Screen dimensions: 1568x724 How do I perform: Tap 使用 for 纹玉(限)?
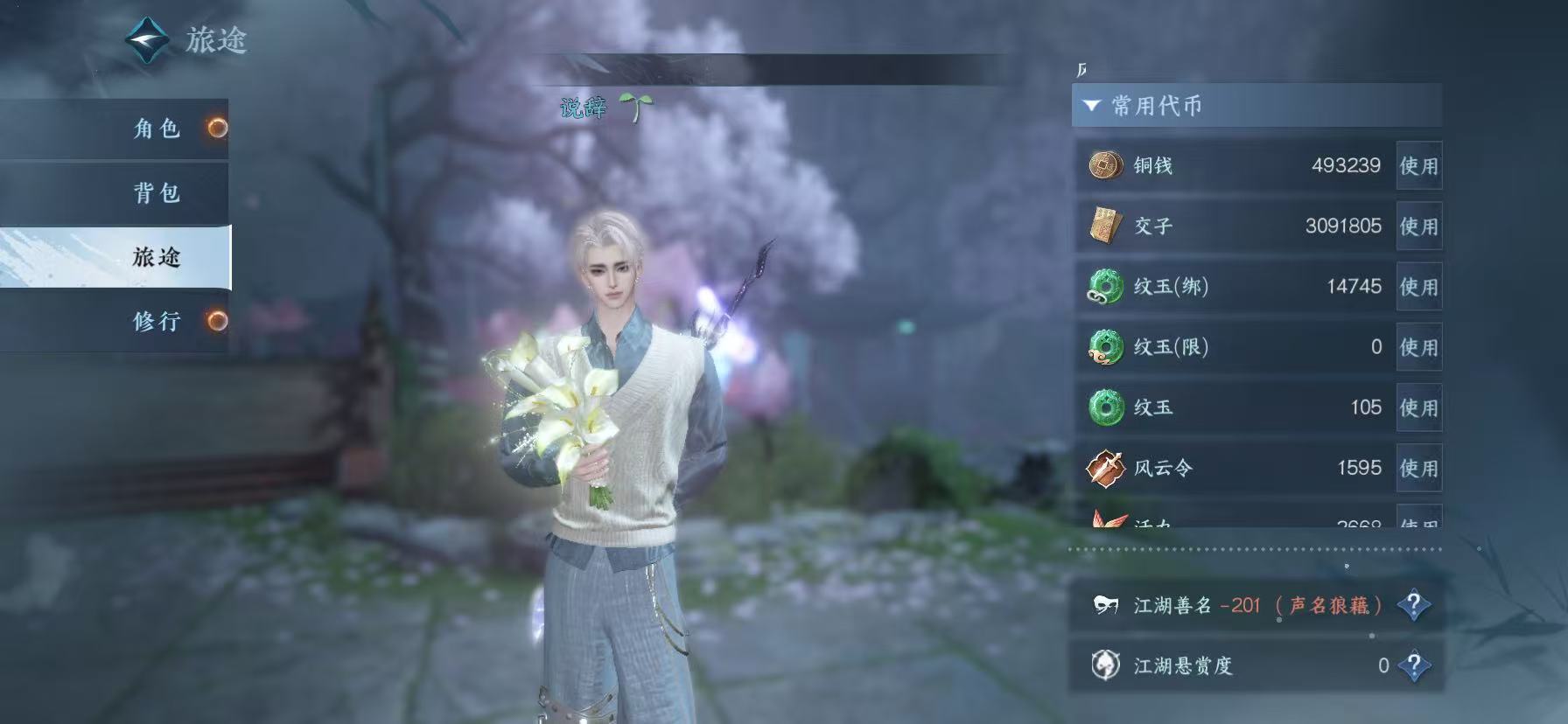(1418, 347)
